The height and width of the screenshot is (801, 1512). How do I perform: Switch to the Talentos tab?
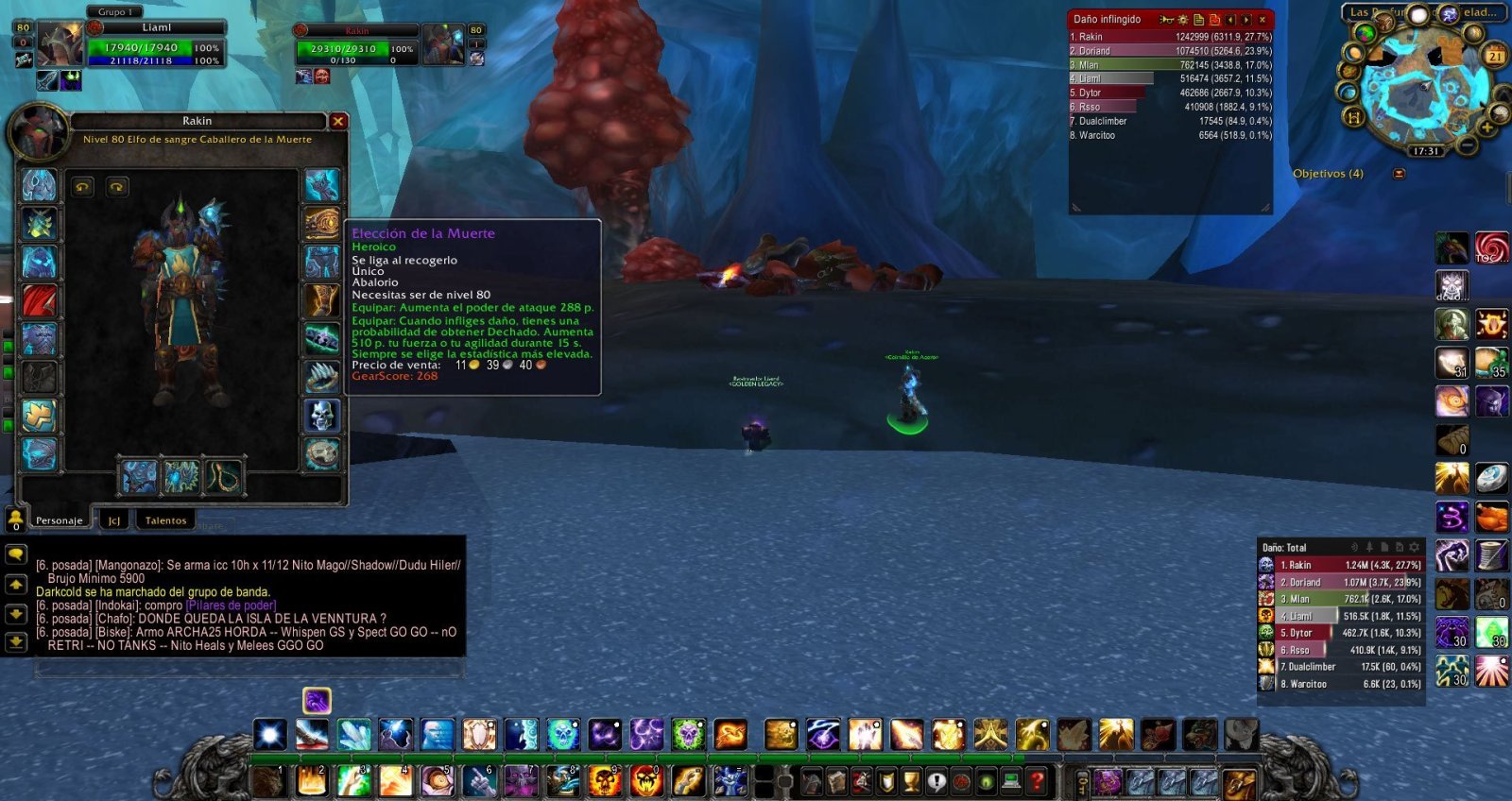(166, 520)
